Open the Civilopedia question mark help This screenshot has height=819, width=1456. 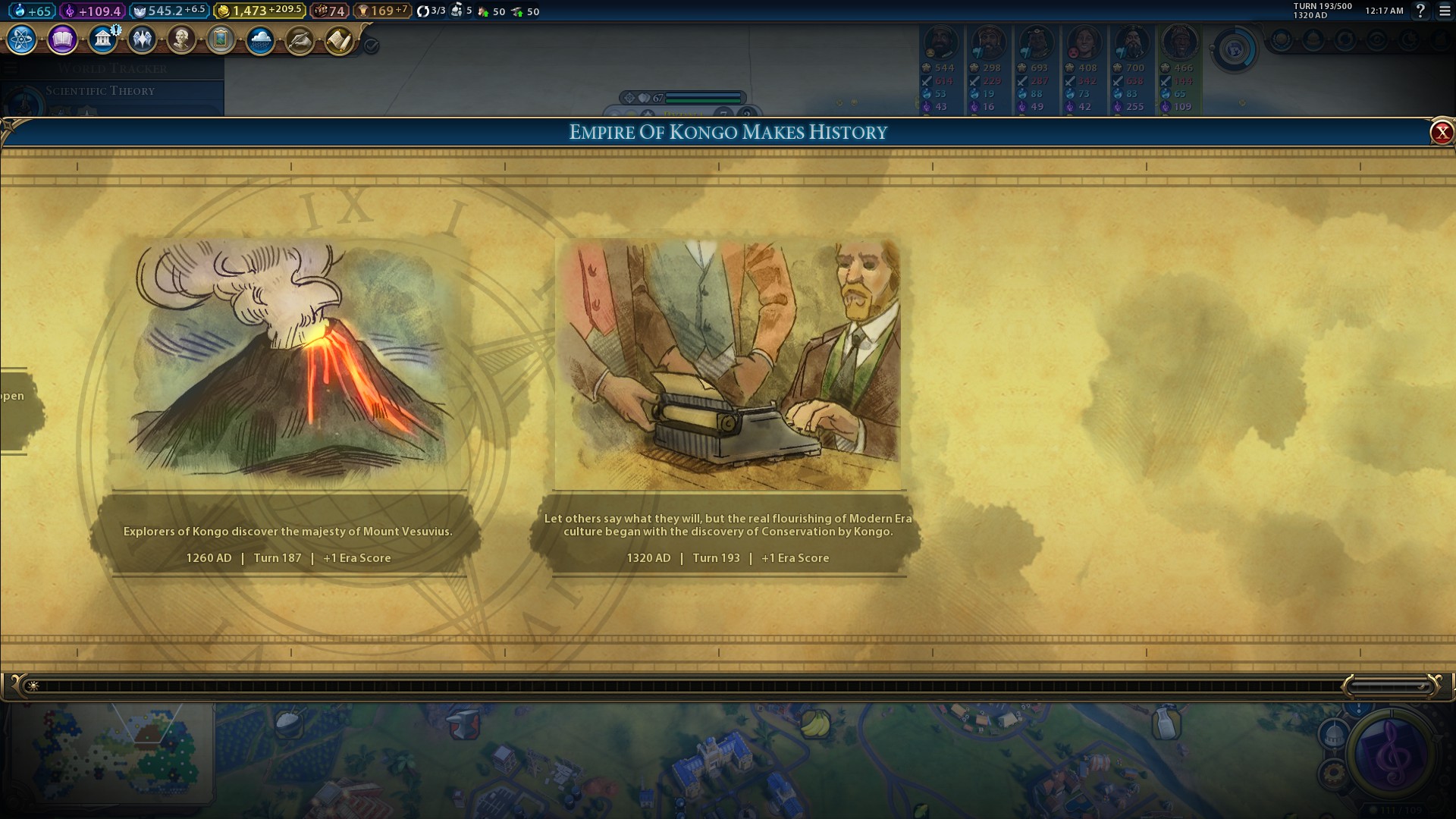[x=1420, y=11]
